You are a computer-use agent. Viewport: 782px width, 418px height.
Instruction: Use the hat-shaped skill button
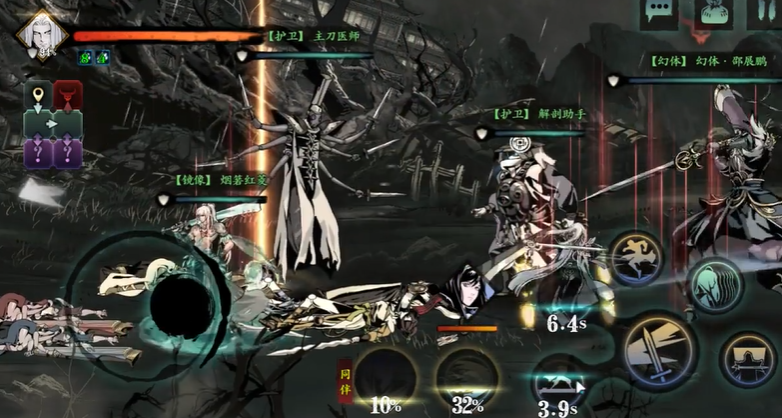749,359
